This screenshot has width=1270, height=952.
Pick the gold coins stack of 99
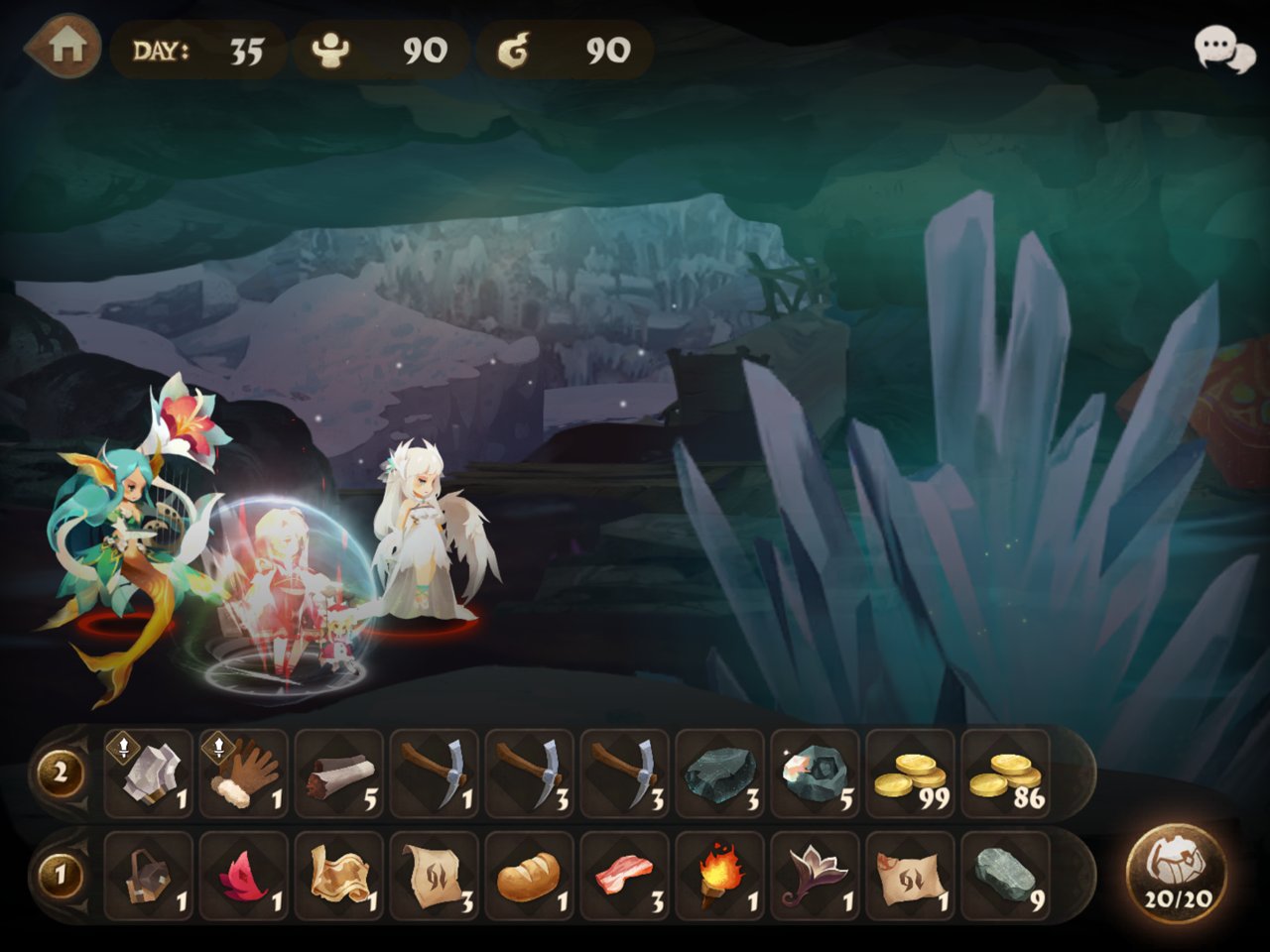tap(911, 773)
